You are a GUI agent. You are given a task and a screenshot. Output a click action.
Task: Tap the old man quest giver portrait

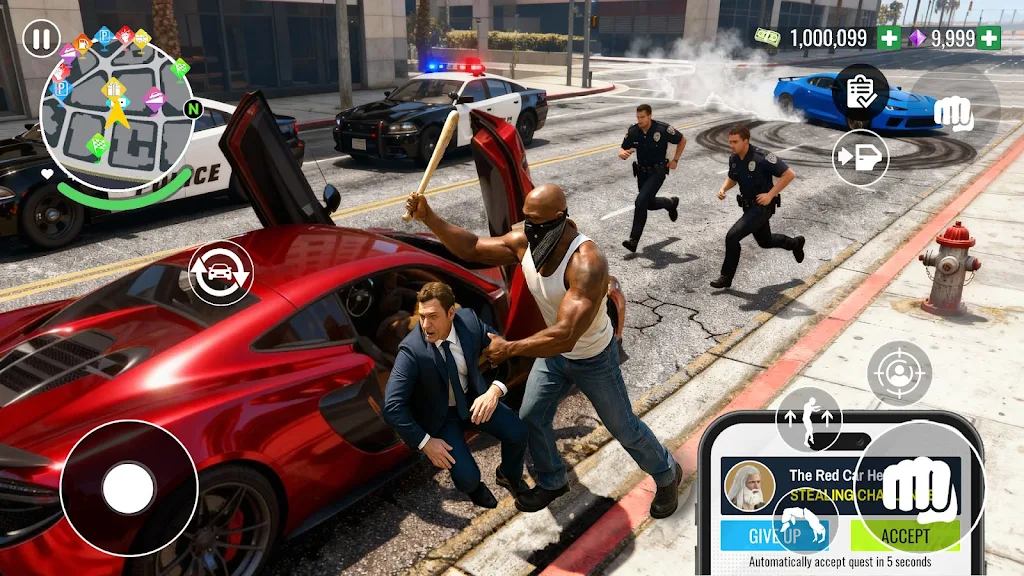(x=749, y=485)
